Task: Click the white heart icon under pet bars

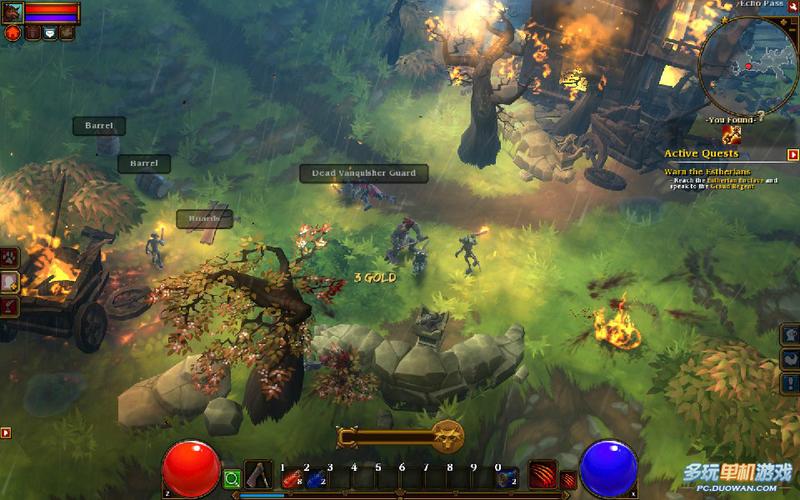Action: 49,33
